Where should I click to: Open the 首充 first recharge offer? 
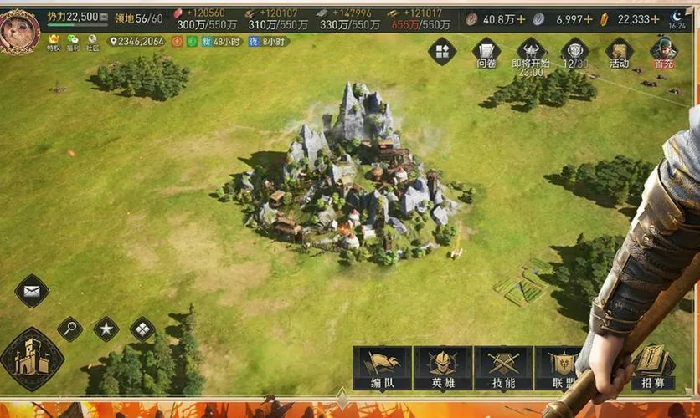click(663, 52)
